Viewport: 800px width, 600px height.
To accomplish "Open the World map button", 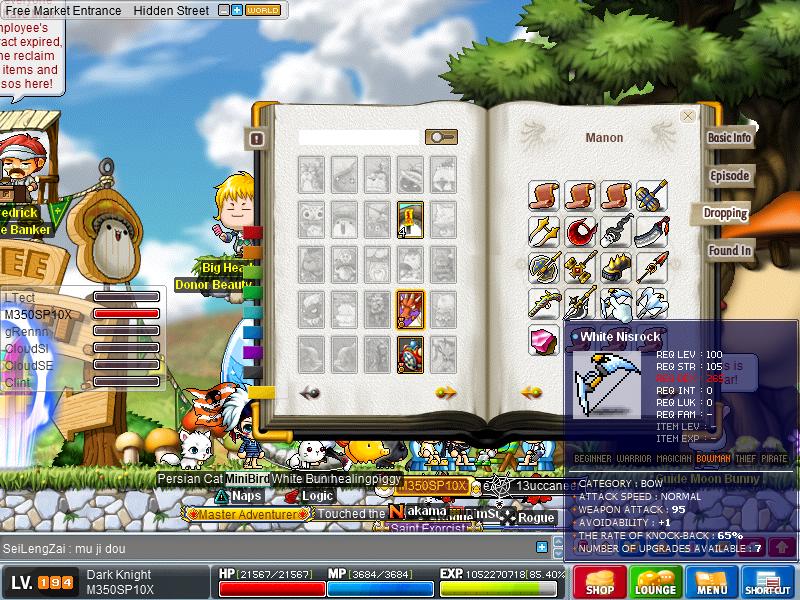I will (x=263, y=11).
